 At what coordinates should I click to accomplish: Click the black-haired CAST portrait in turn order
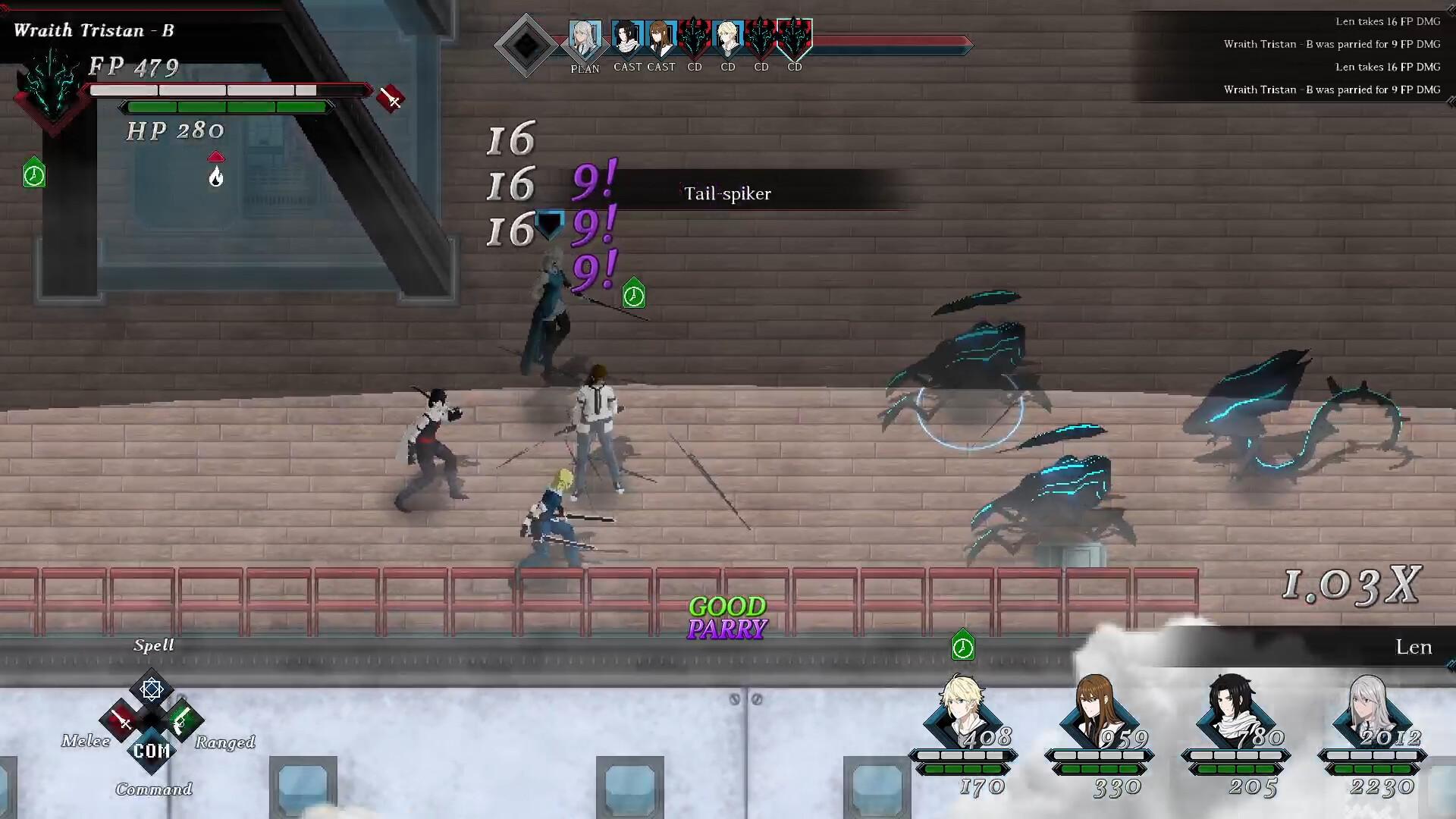(627, 39)
